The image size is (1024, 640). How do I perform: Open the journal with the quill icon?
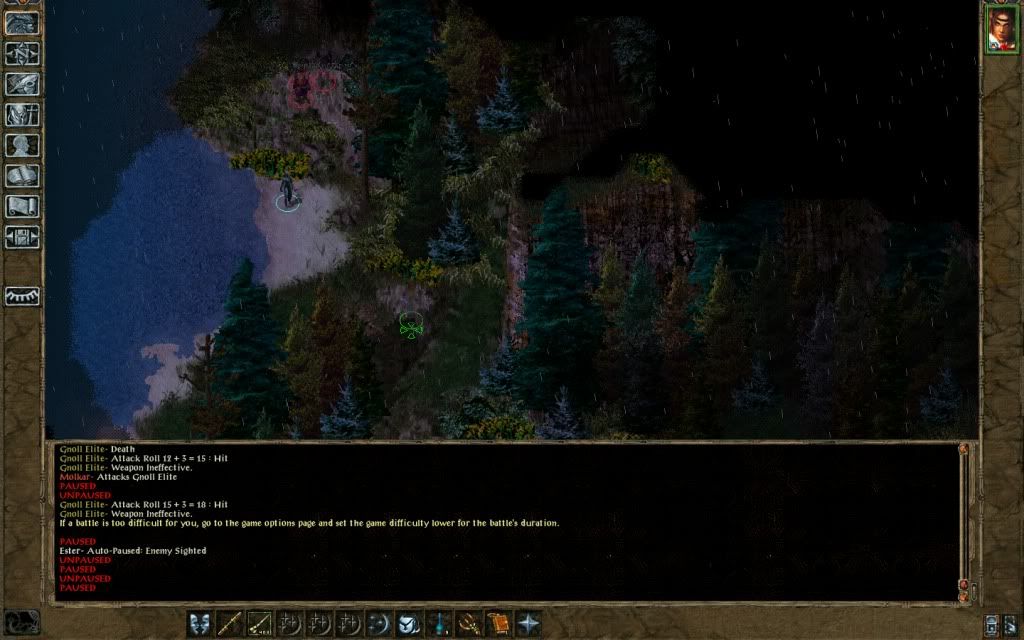point(22,84)
